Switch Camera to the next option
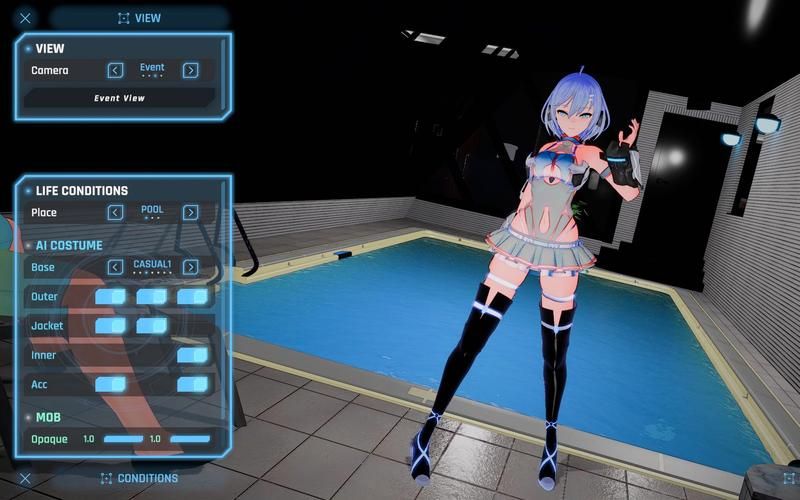Screen dimensions: 800x500 (x=190, y=70)
